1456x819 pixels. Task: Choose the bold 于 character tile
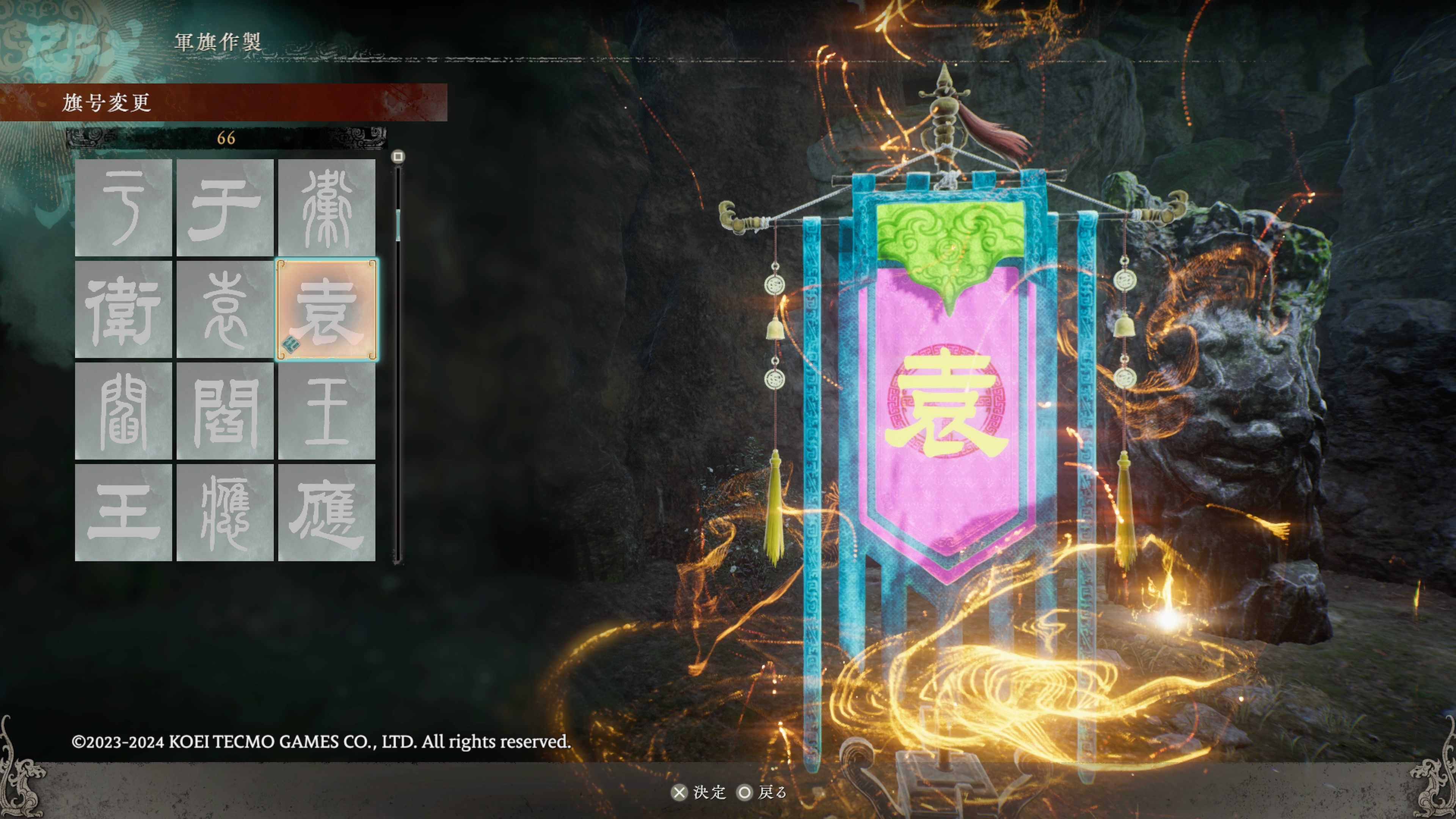point(225,207)
